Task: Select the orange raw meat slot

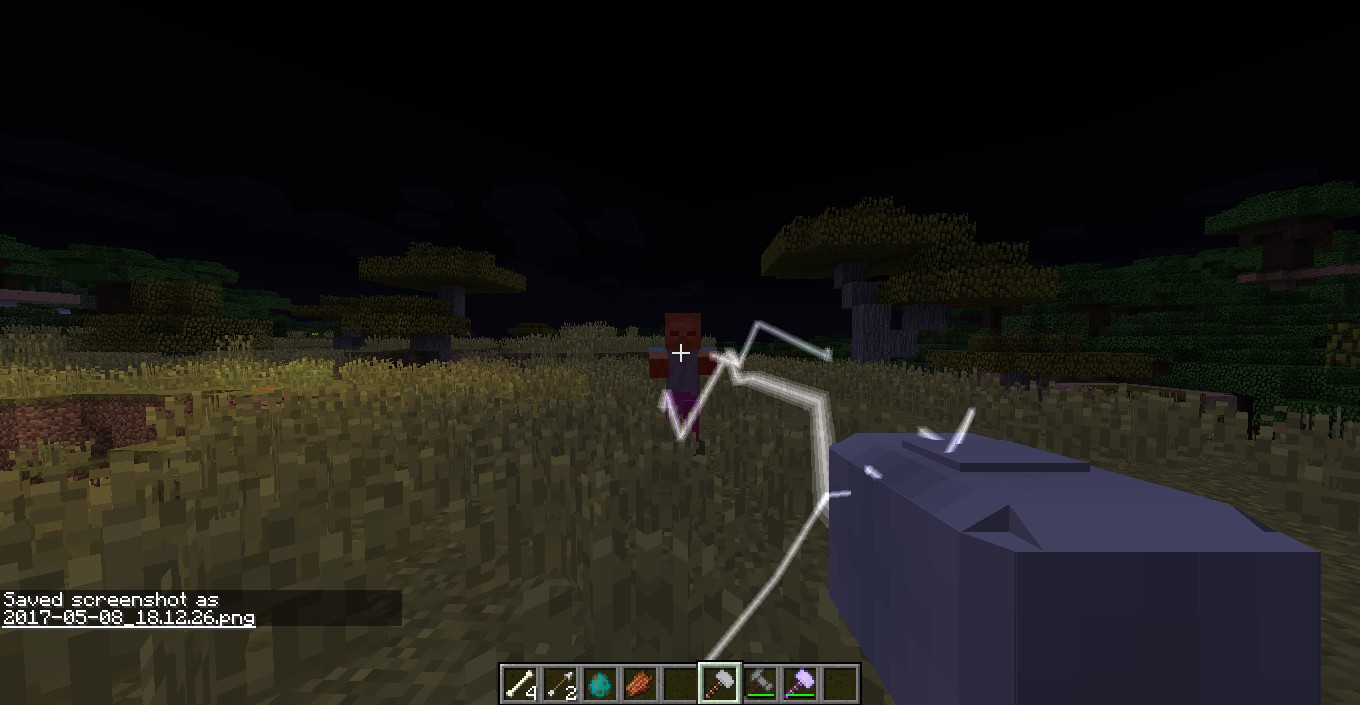Action: click(x=640, y=684)
